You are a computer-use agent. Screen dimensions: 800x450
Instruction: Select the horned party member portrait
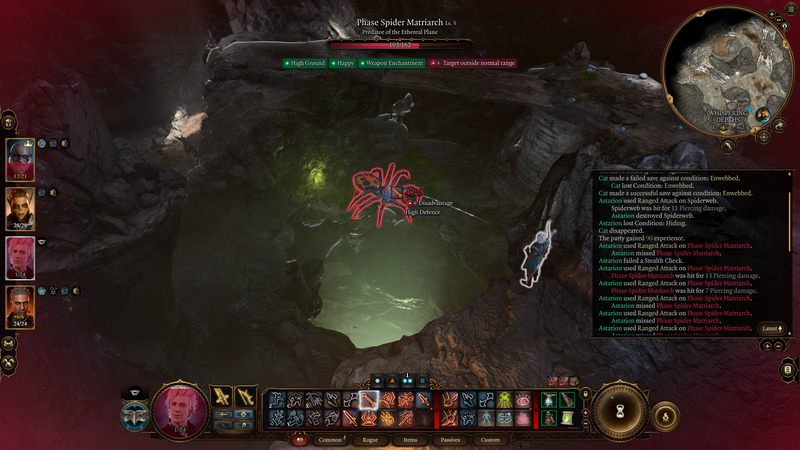(x=20, y=207)
